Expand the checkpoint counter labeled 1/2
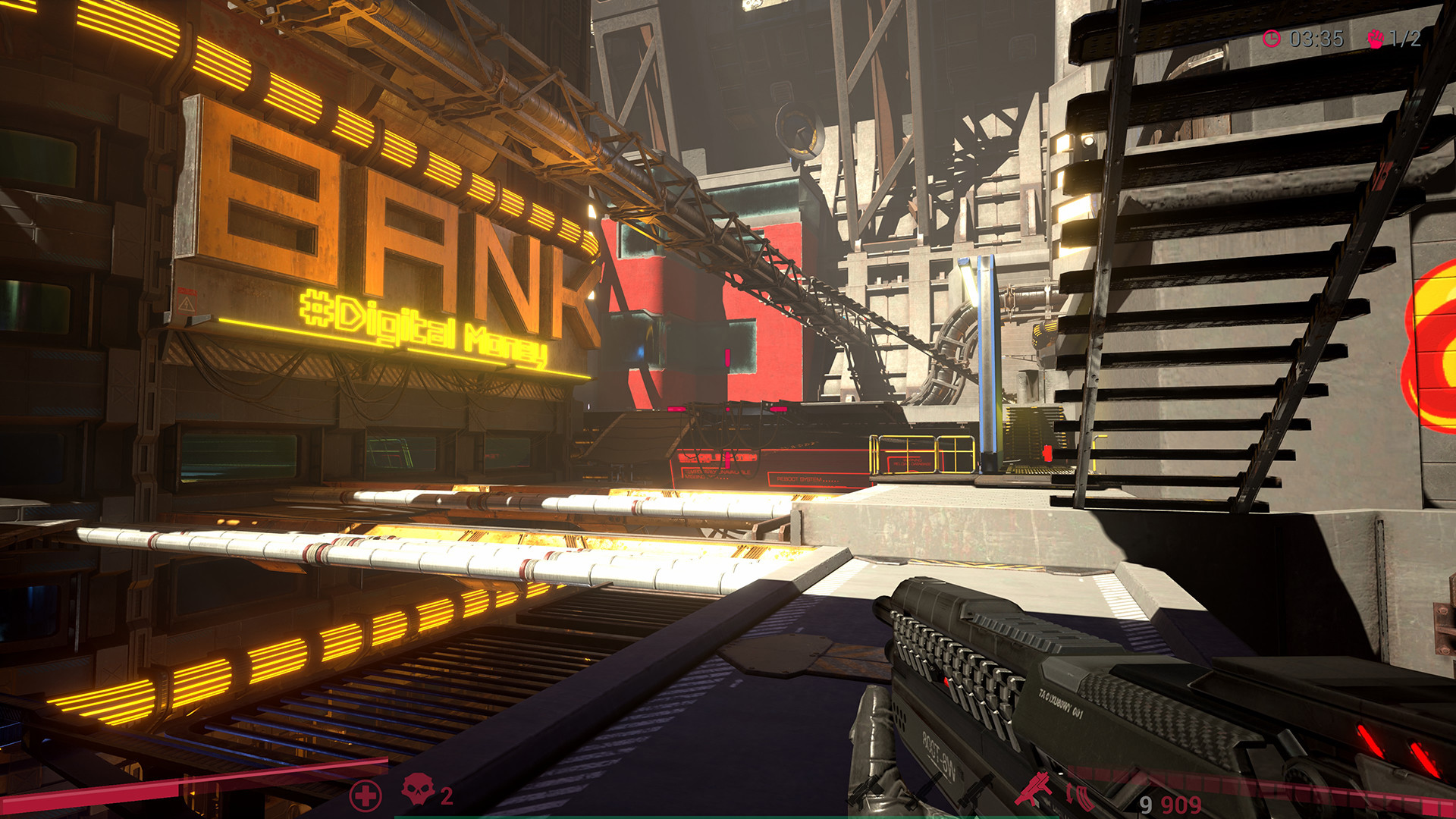The image size is (1456, 819). (x=1404, y=38)
